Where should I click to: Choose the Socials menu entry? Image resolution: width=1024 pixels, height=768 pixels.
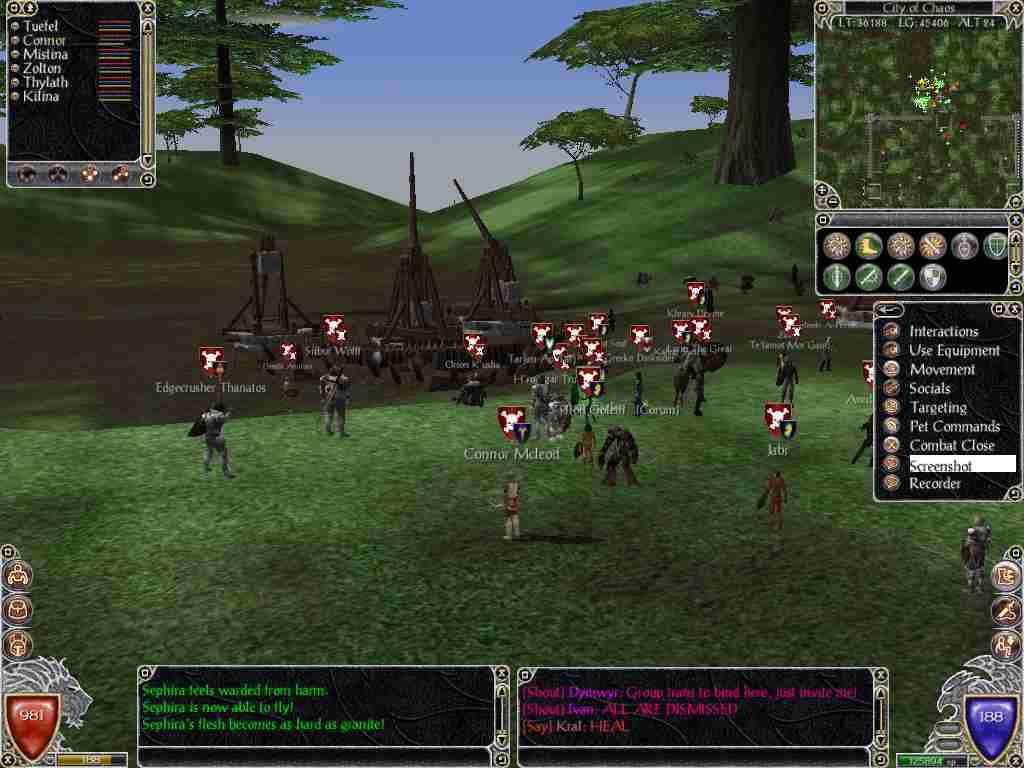[929, 388]
